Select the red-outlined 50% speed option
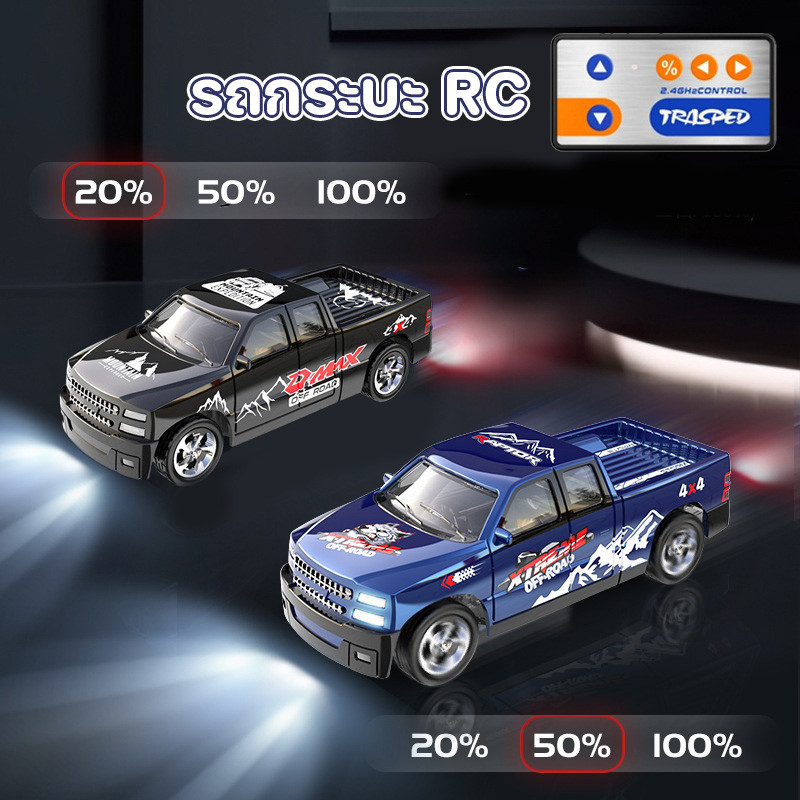Image resolution: width=800 pixels, height=800 pixels. point(572,745)
